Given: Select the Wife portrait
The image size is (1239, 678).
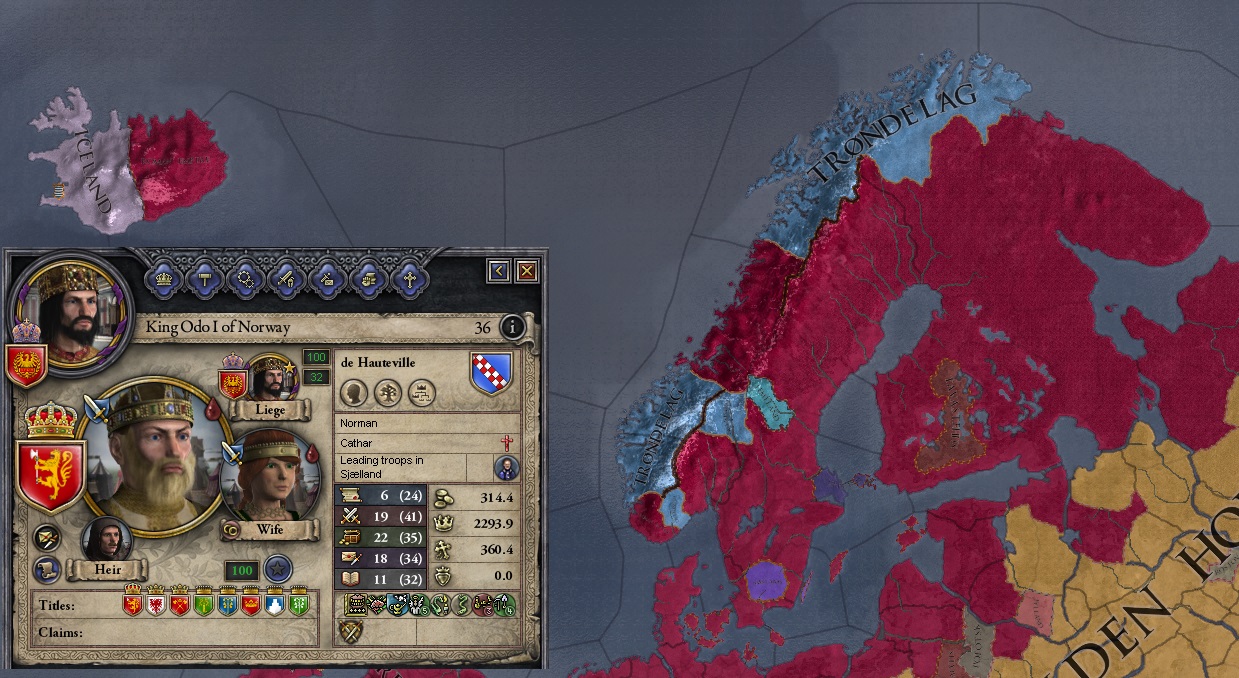Looking at the screenshot, I should coord(268,476).
